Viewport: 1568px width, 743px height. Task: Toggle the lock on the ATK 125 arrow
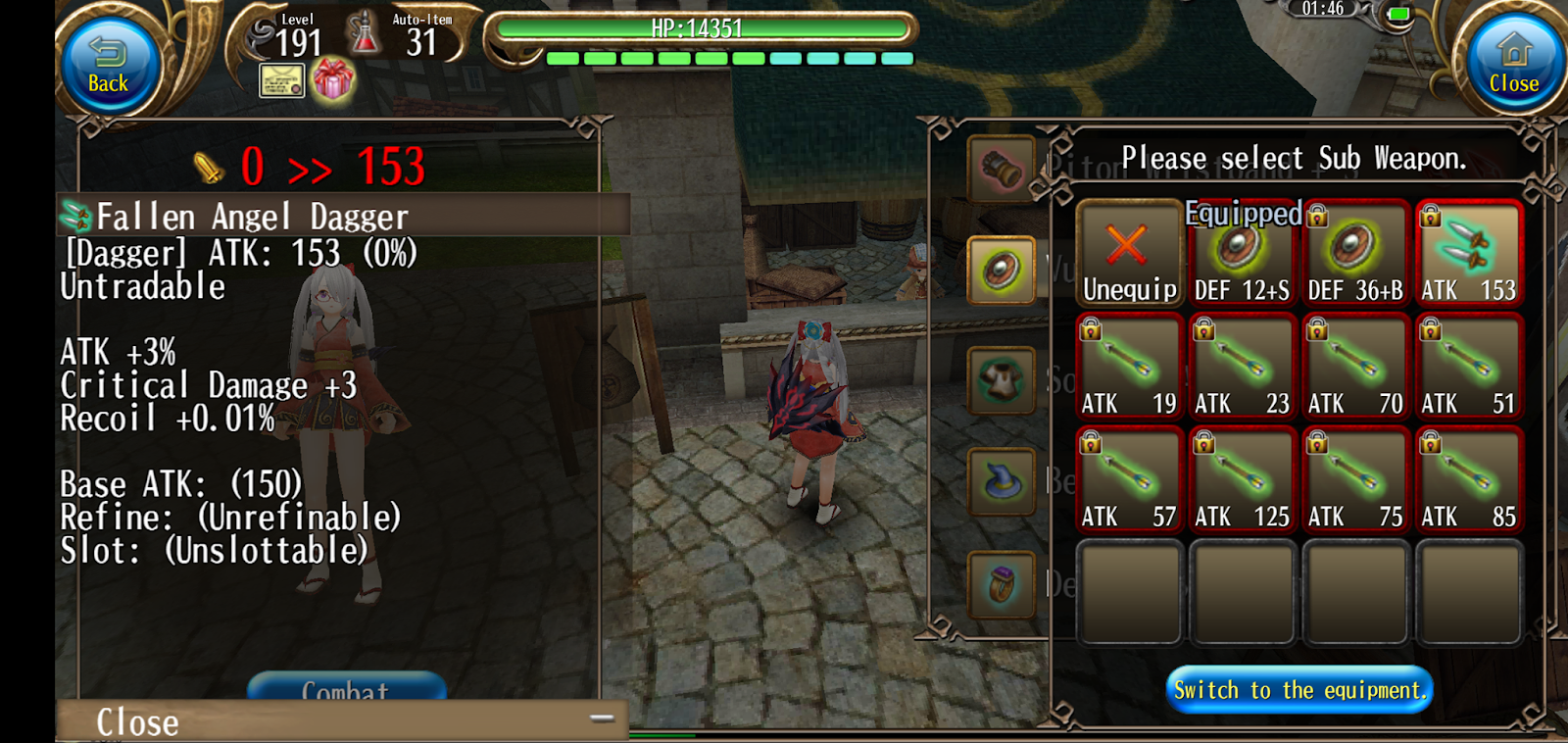coord(1203,443)
